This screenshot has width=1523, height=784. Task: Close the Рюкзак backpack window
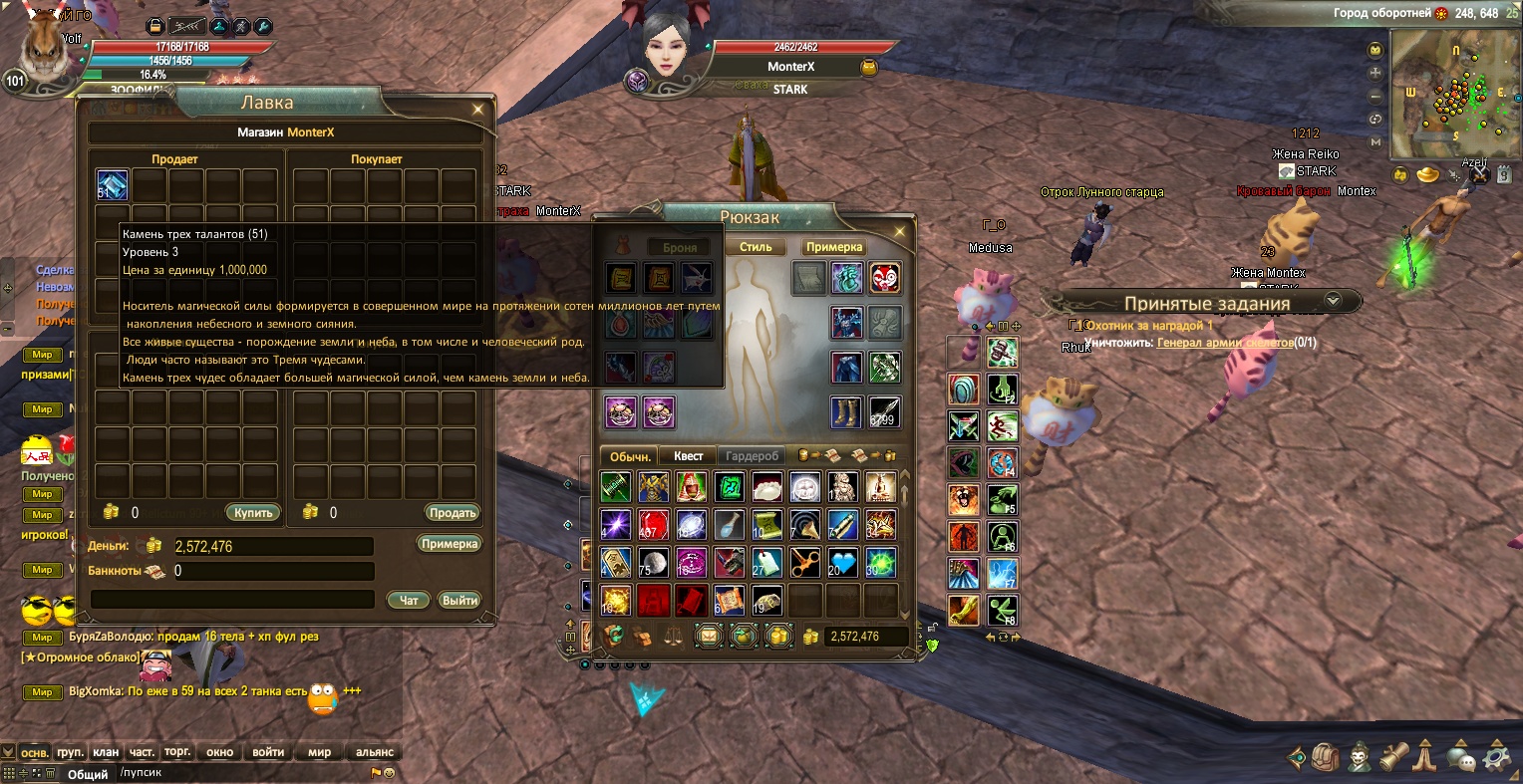[900, 231]
